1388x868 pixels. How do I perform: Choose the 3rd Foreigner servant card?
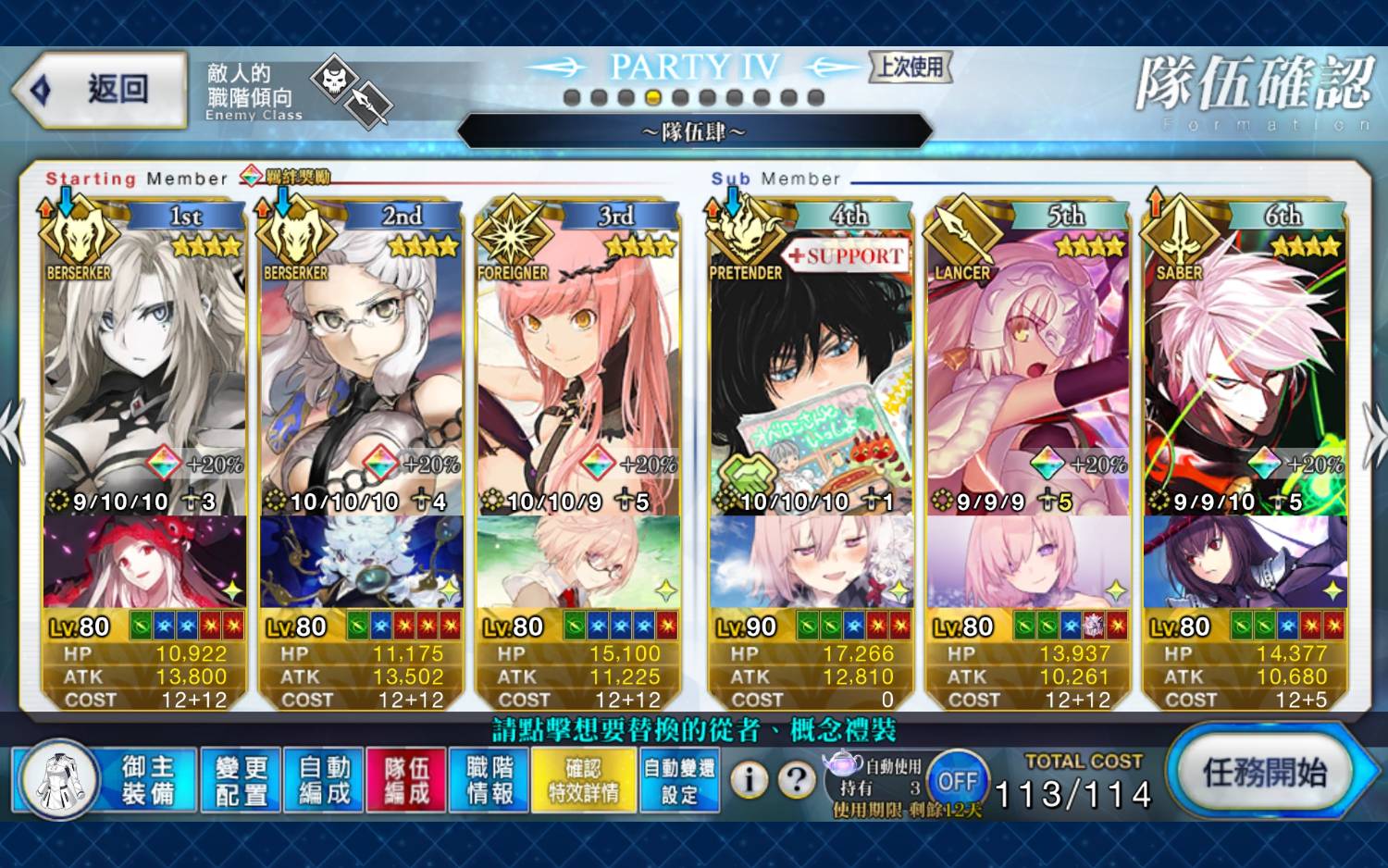pos(578,370)
